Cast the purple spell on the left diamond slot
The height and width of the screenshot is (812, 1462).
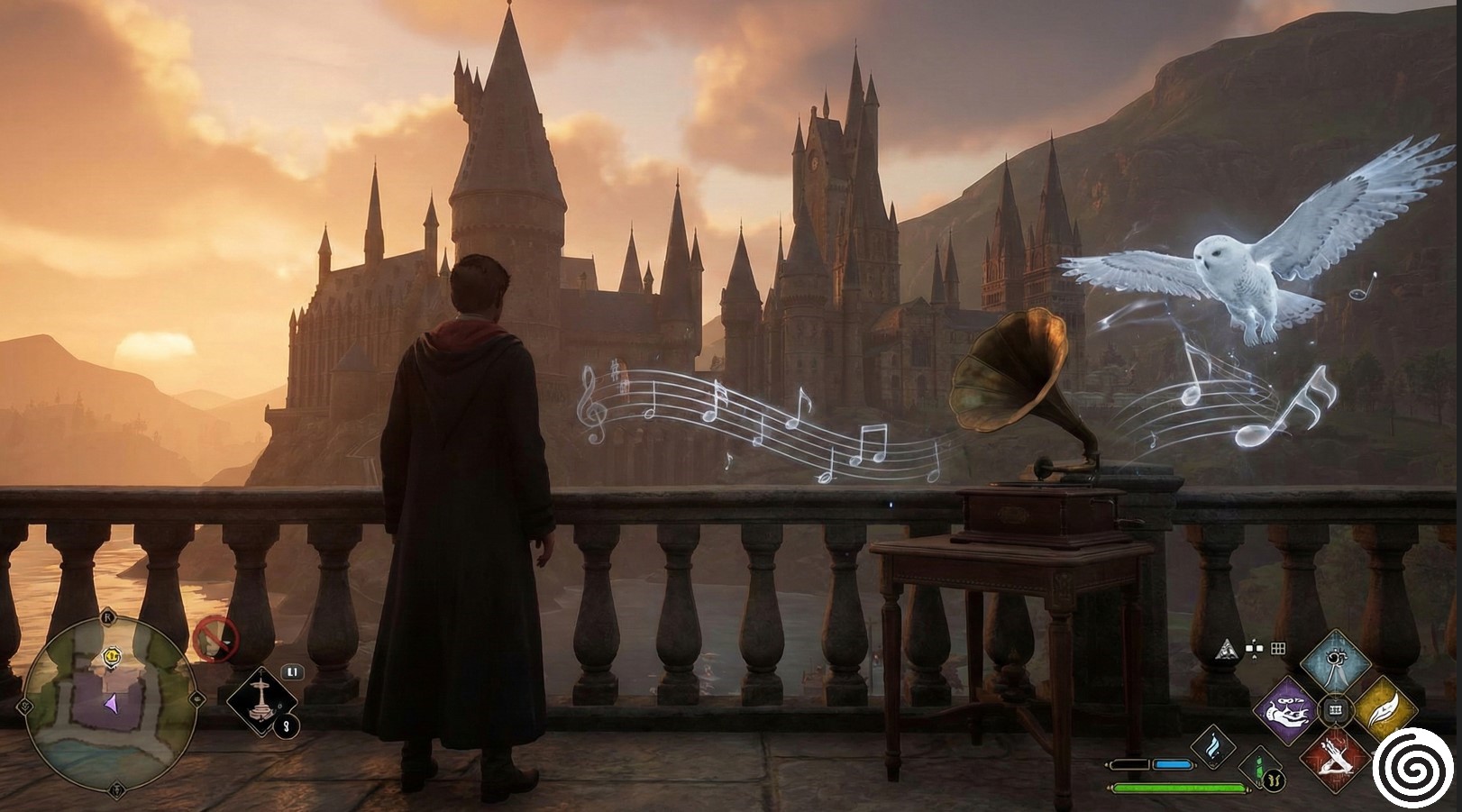[1289, 710]
